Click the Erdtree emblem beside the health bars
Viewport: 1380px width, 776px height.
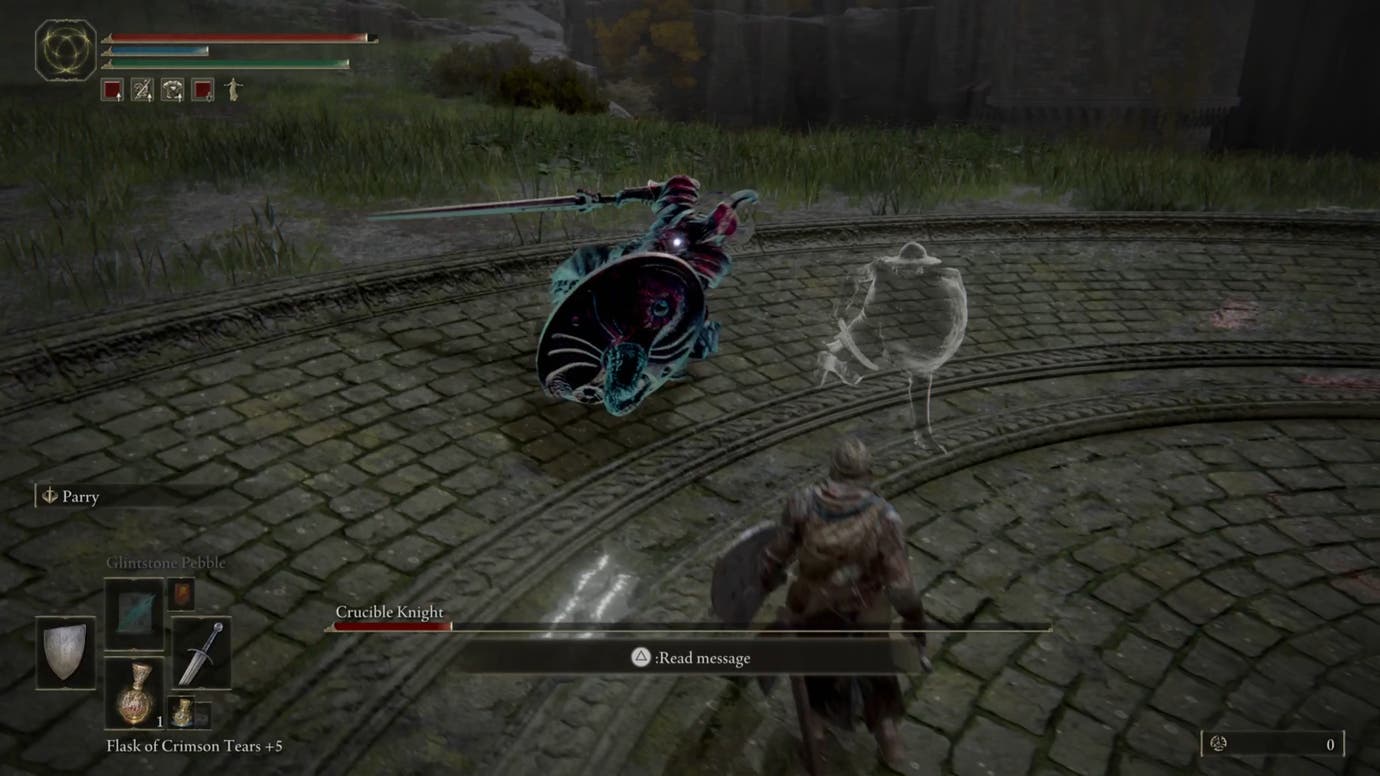[x=67, y=45]
